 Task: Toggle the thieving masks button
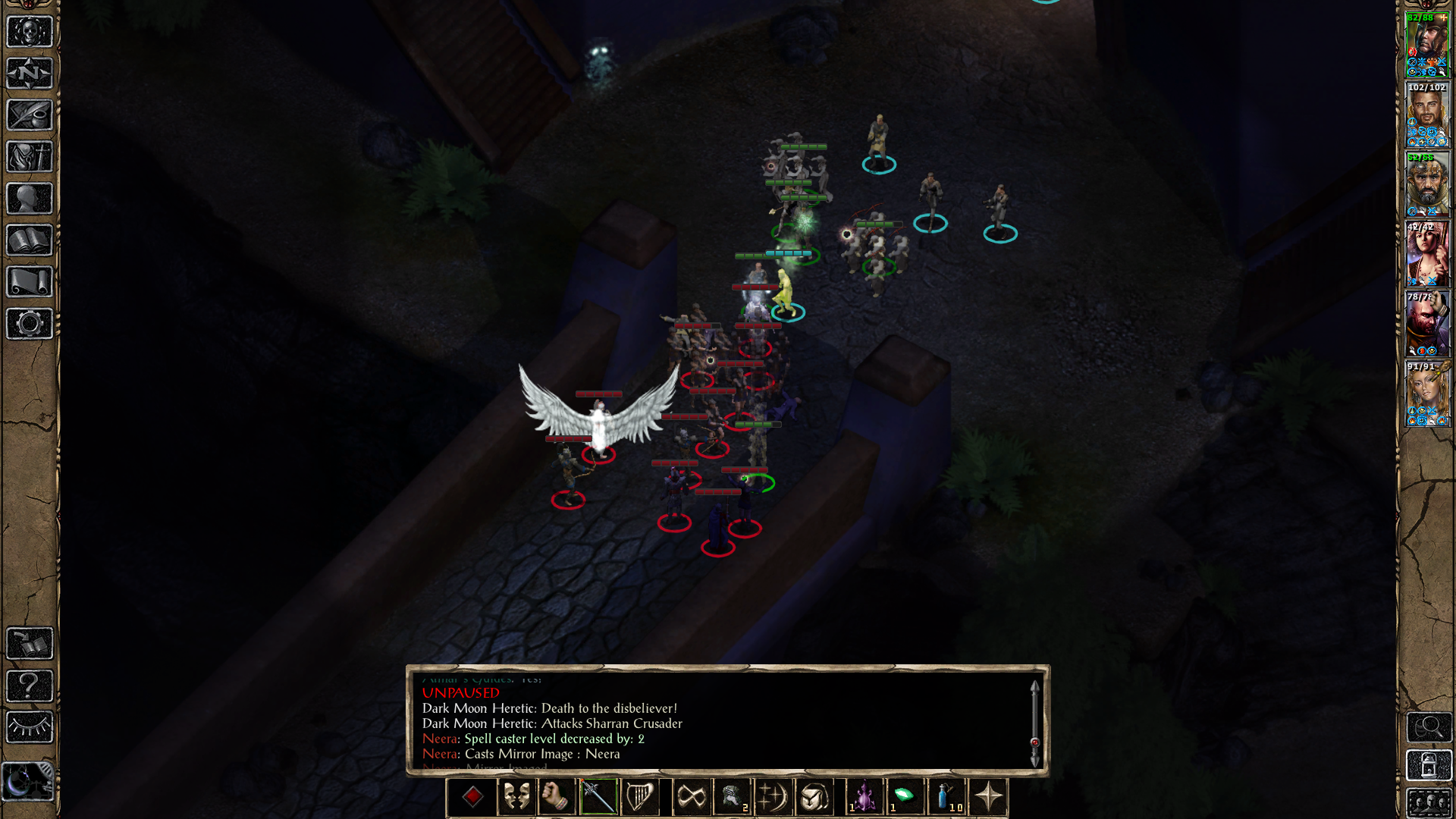516,797
